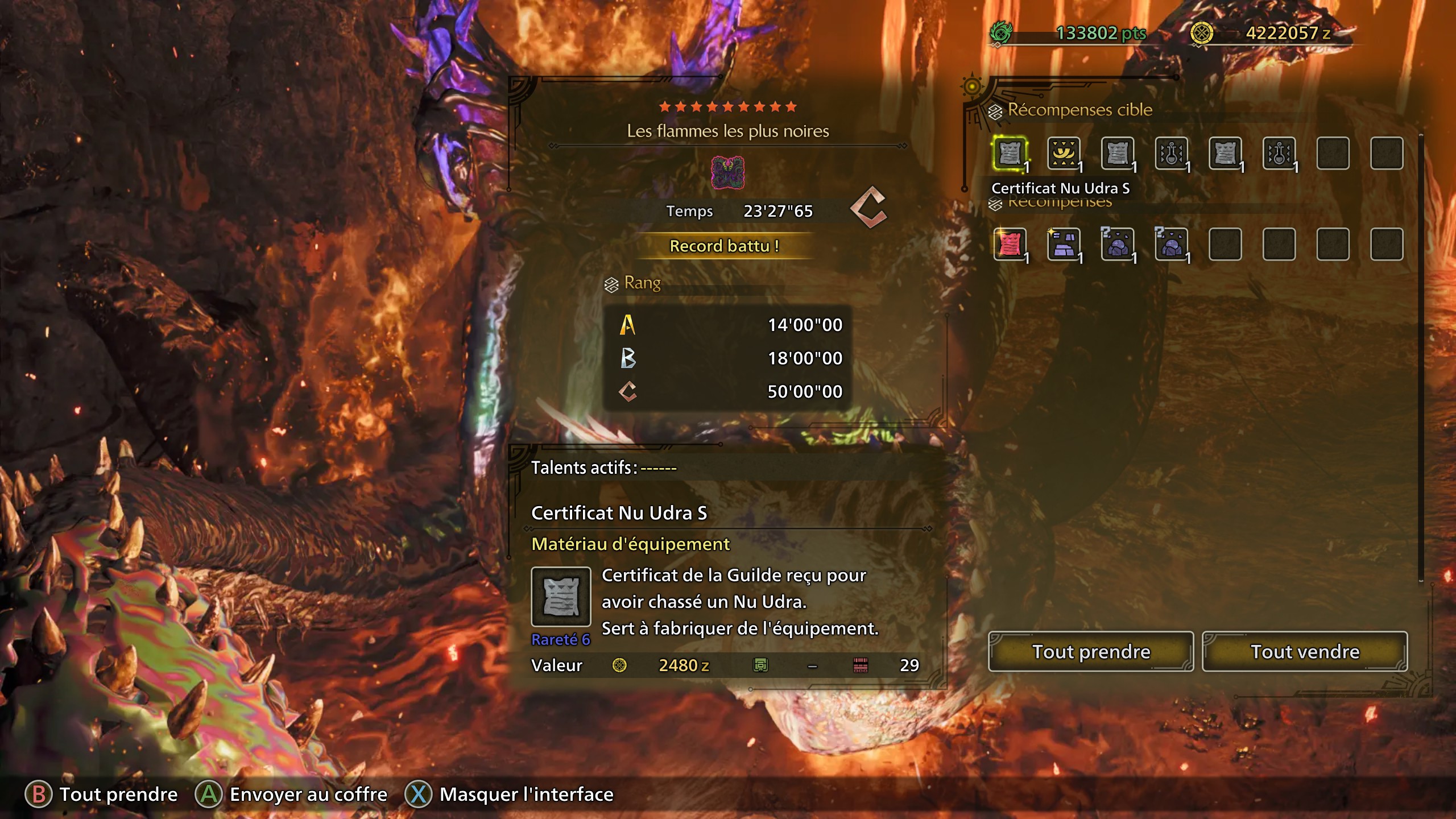
Task: Click the last vial icon in target rewards
Action: coord(1281,154)
